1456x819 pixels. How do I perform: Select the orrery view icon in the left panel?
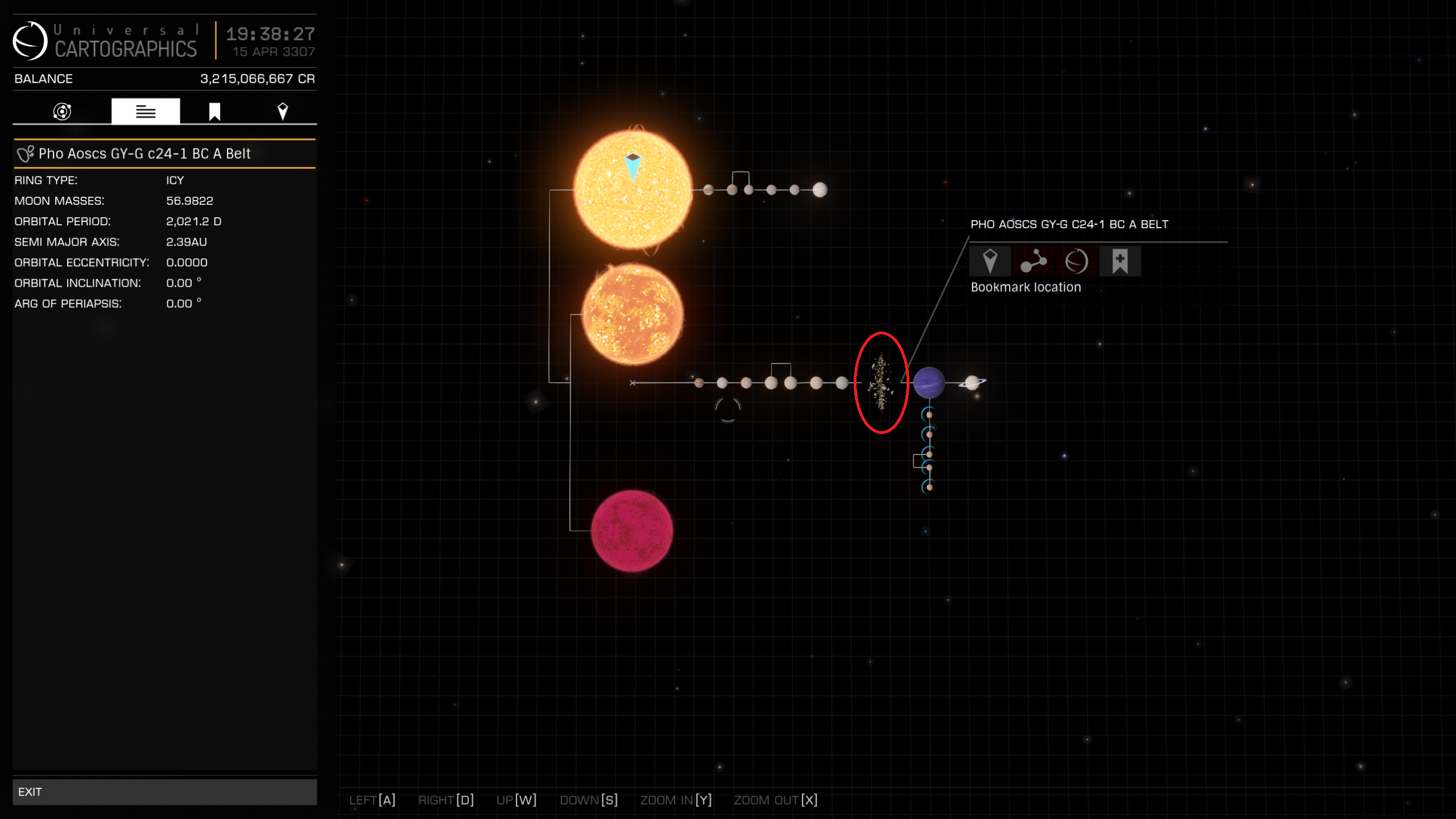click(63, 111)
